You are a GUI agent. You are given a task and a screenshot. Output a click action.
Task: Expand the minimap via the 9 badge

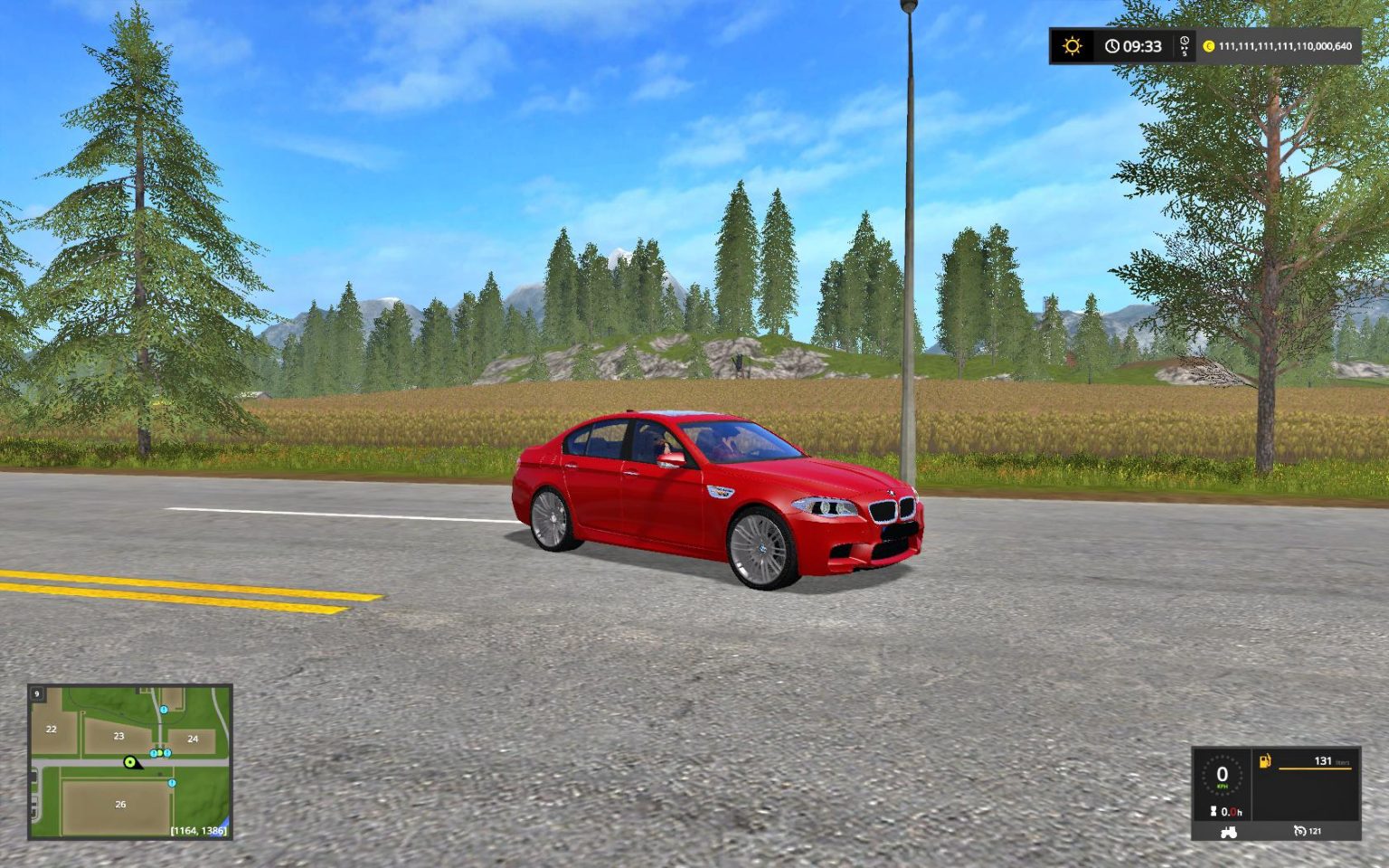coord(36,694)
